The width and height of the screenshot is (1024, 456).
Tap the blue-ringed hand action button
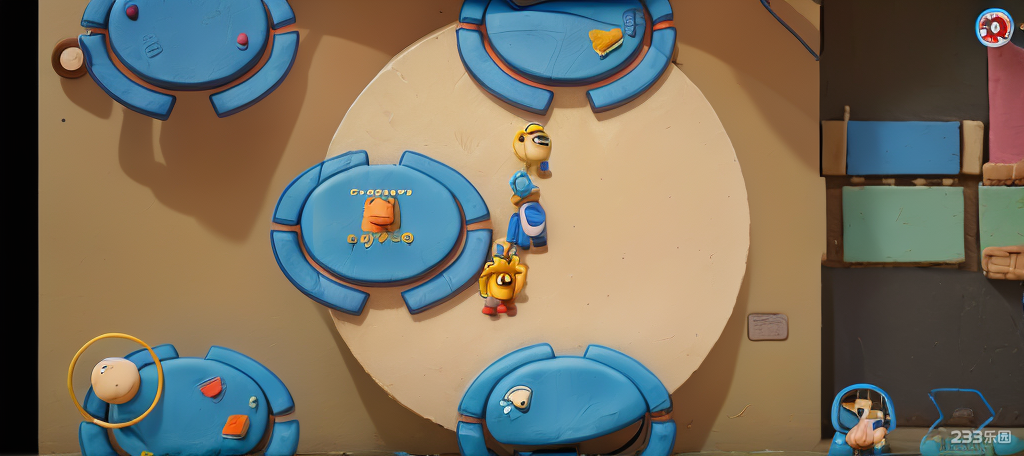(x=862, y=418)
